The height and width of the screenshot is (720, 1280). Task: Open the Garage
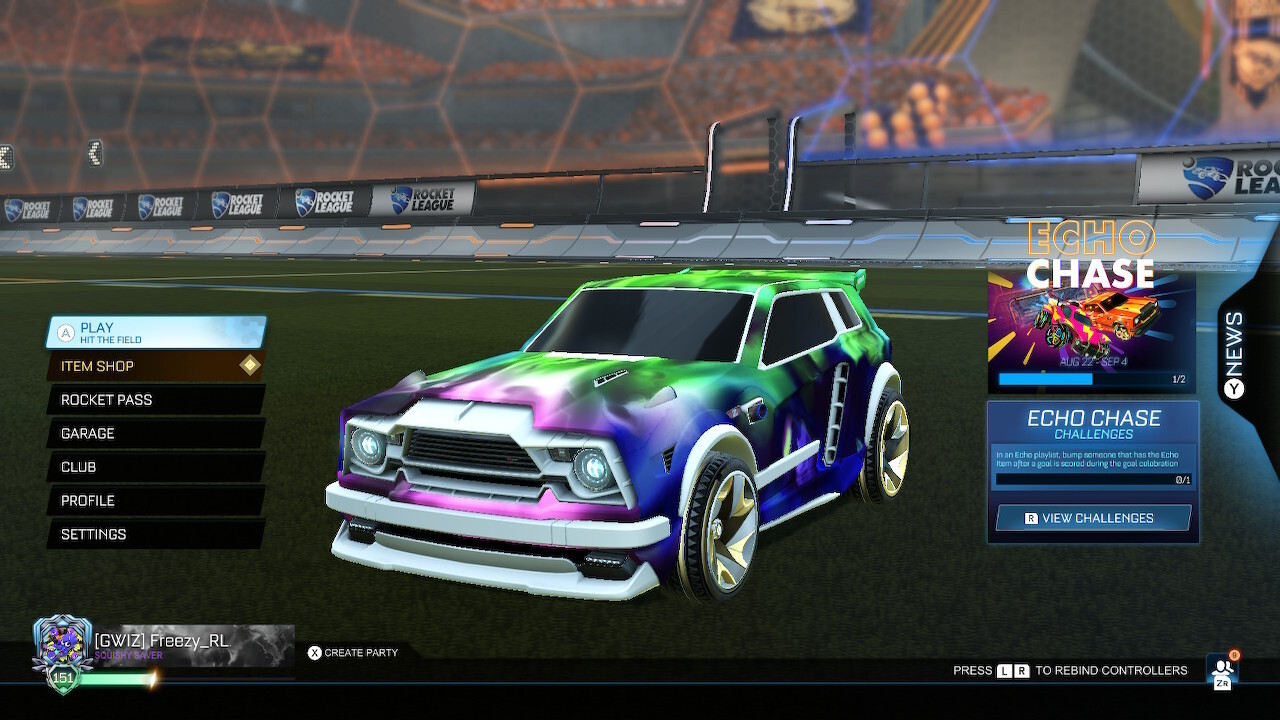tap(150, 433)
